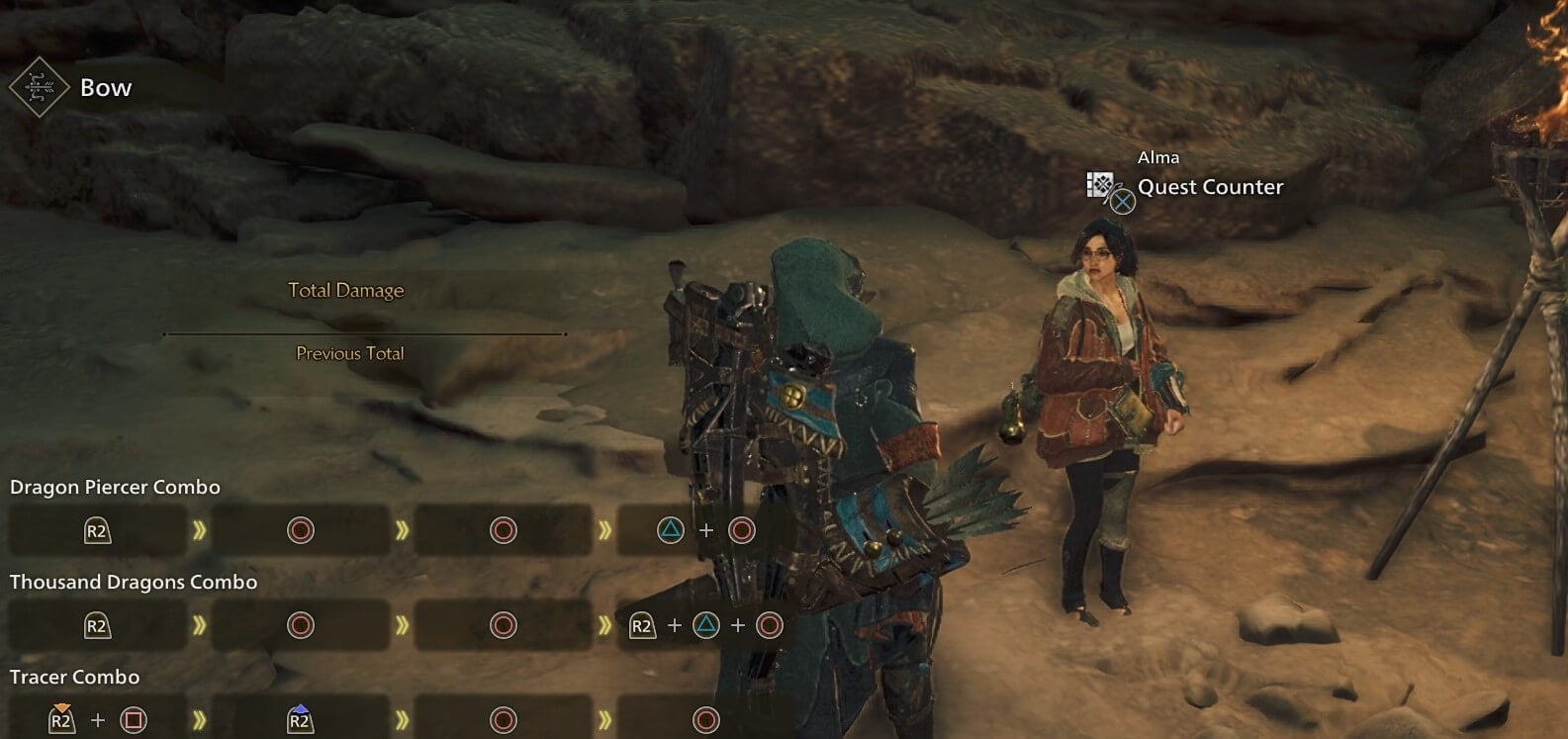Select the Tracer Combo heading
The width and height of the screenshot is (1568, 739).
pyautogui.click(x=74, y=677)
